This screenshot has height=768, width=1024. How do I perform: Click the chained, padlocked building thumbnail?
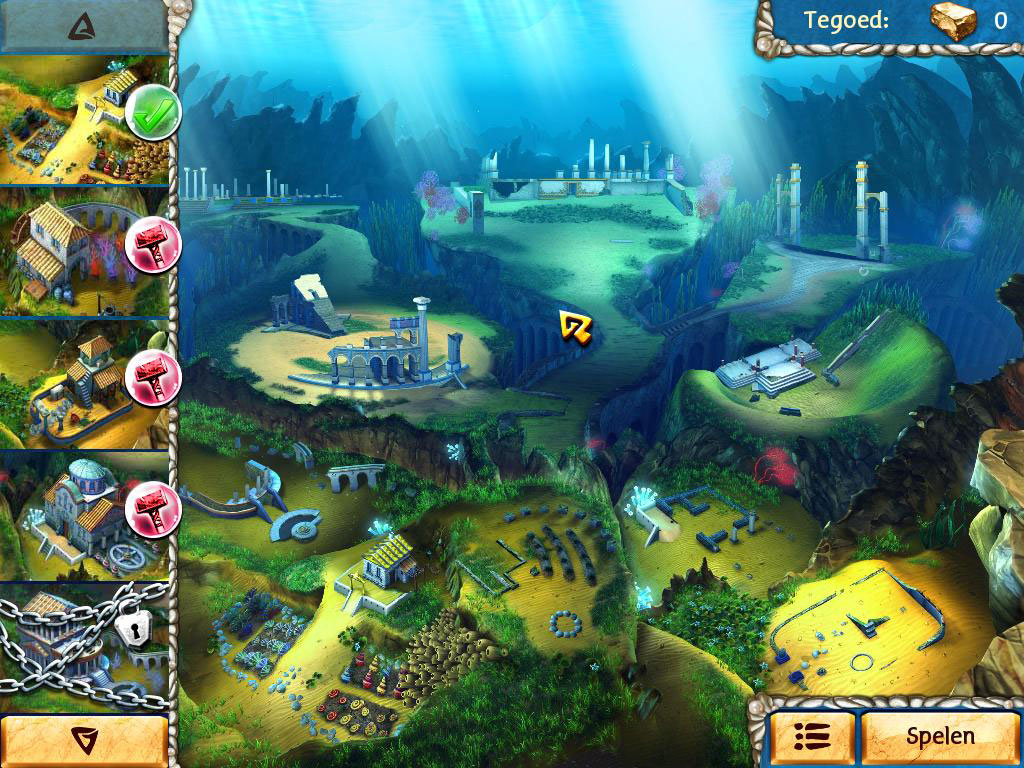pos(85,645)
